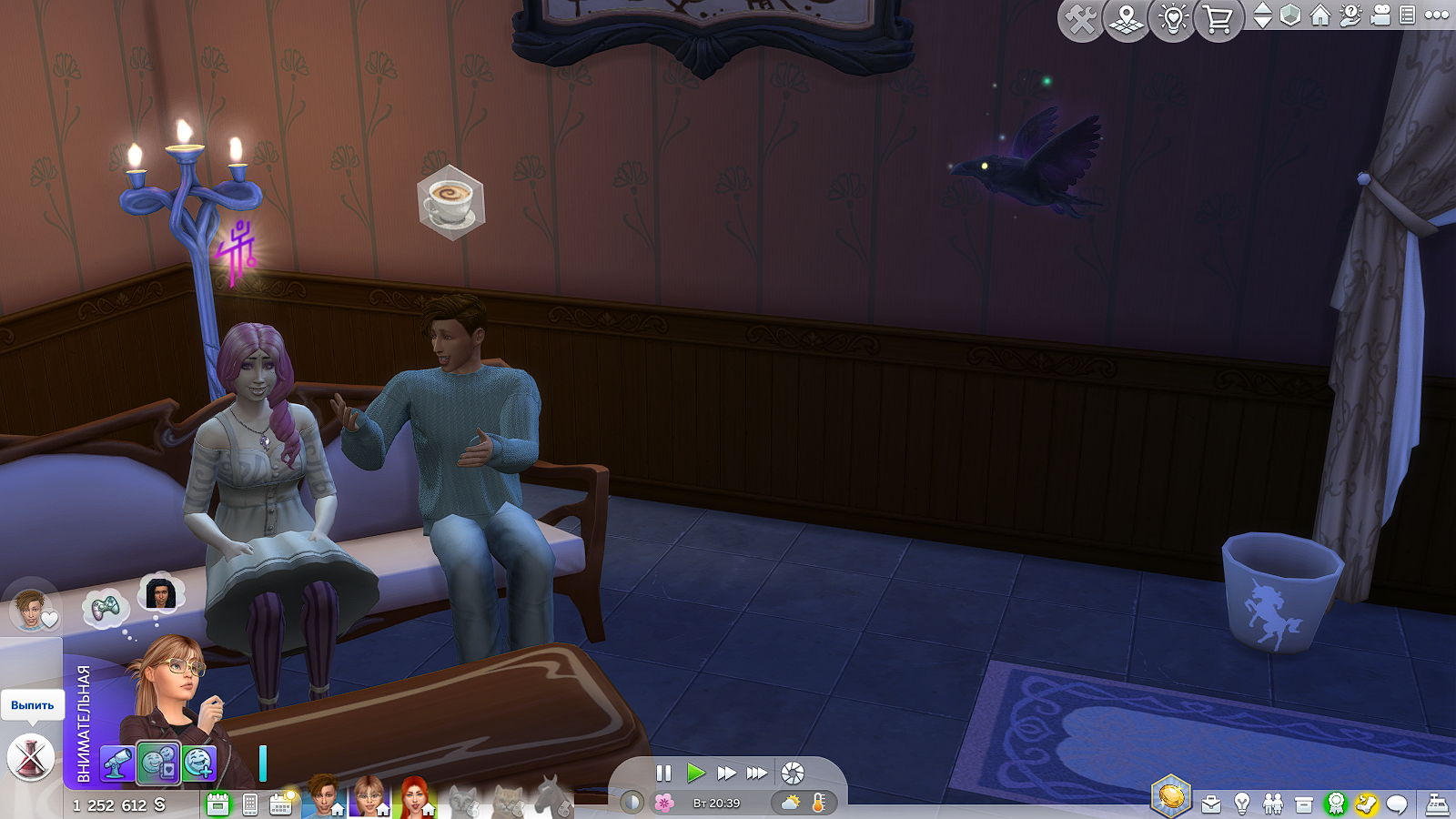
Task: Open the career briefcase panel
Action: (x=1211, y=804)
